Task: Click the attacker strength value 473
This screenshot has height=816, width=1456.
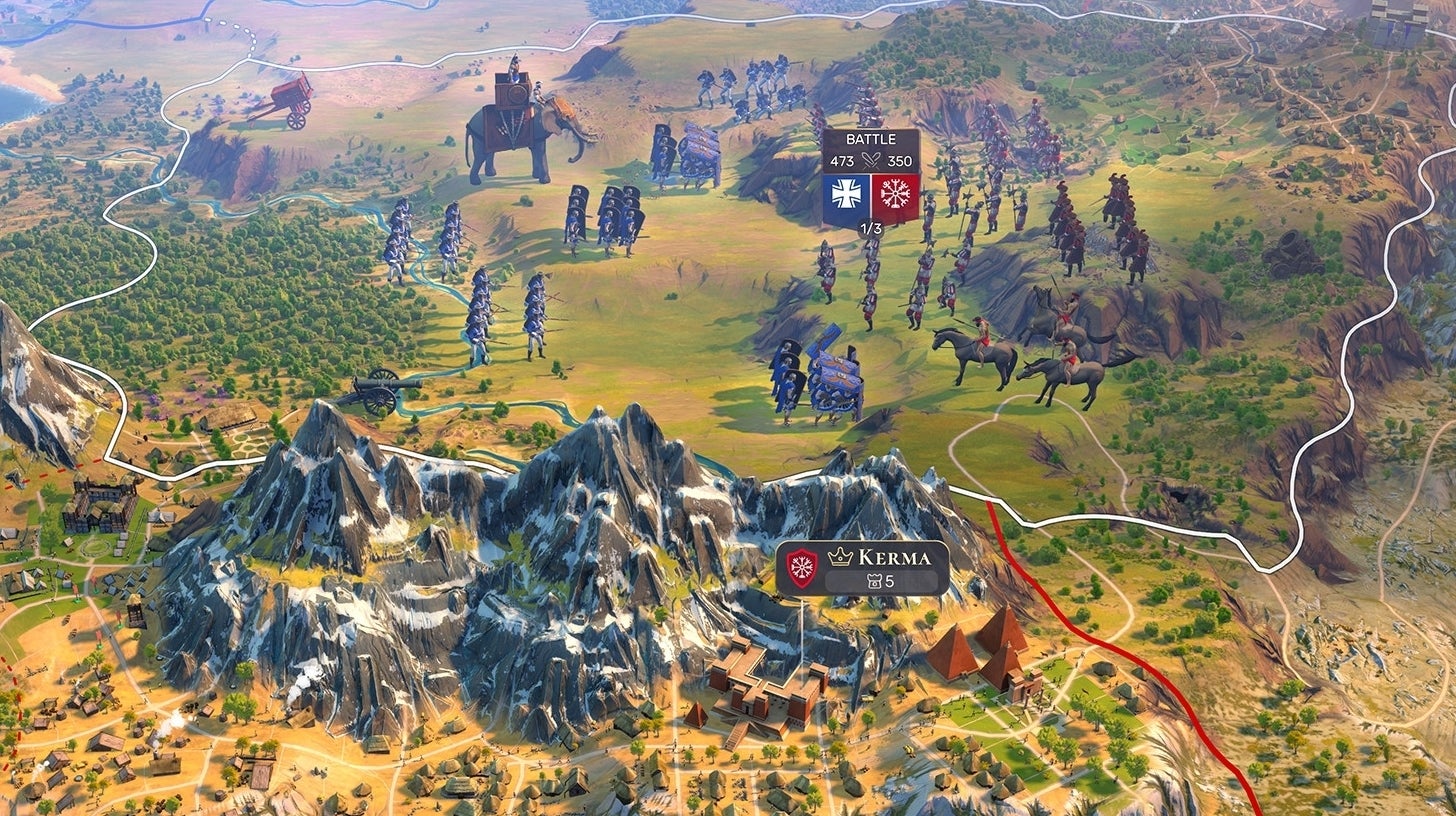Action: point(843,161)
